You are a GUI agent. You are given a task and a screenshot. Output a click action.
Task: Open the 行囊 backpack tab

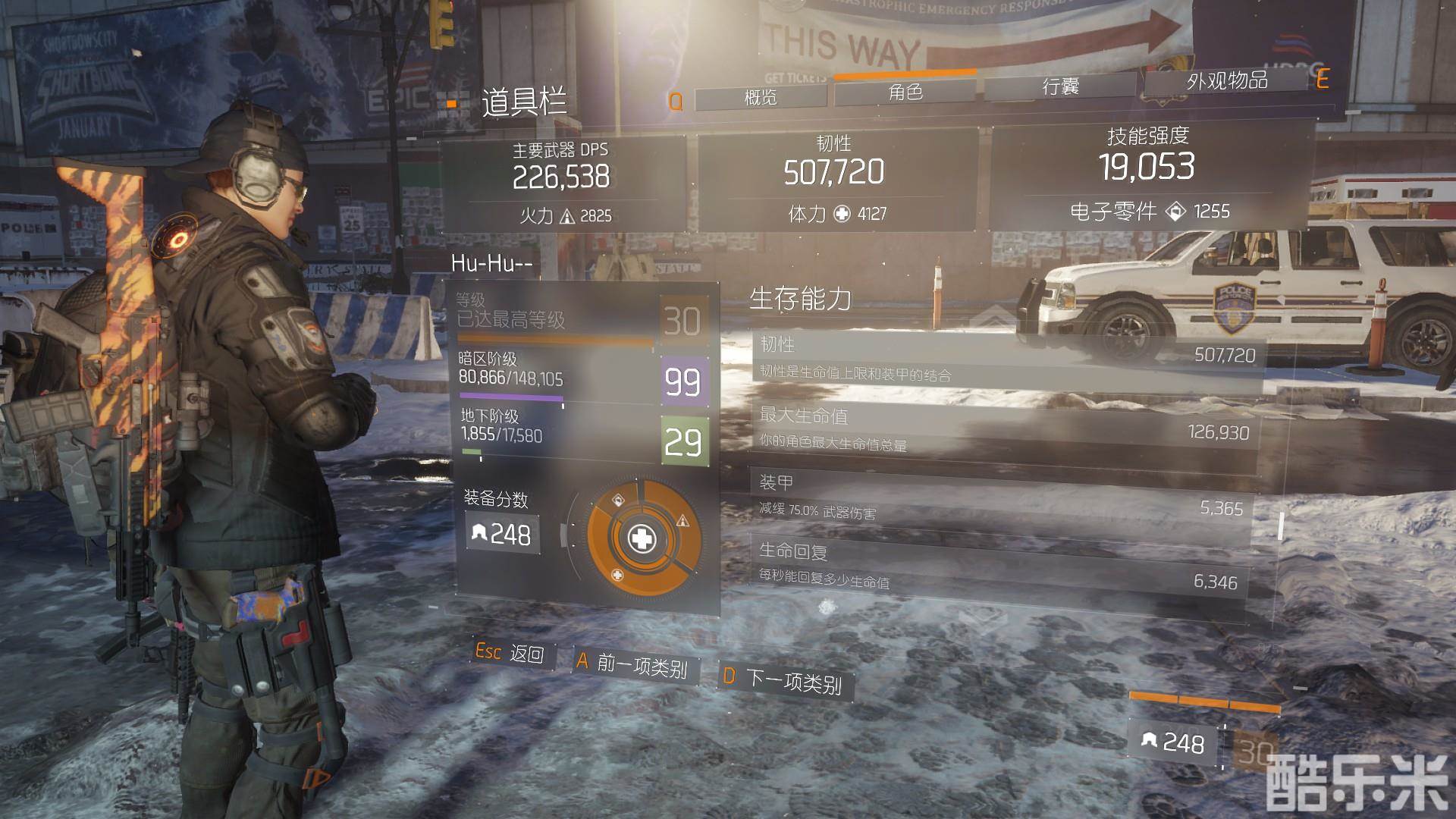tap(1059, 87)
